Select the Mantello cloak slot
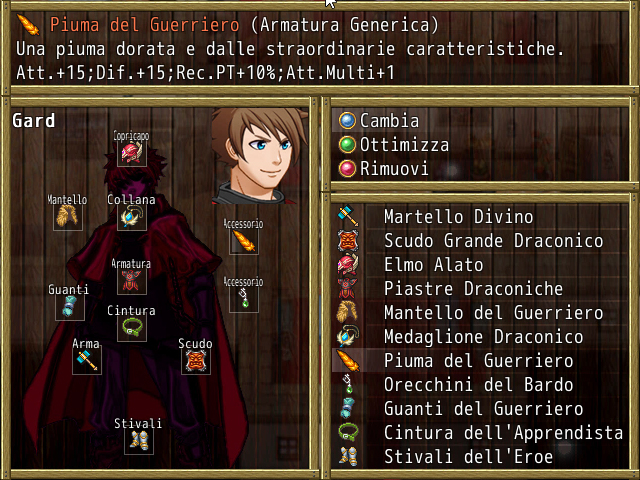640x480 pixels. (68, 216)
